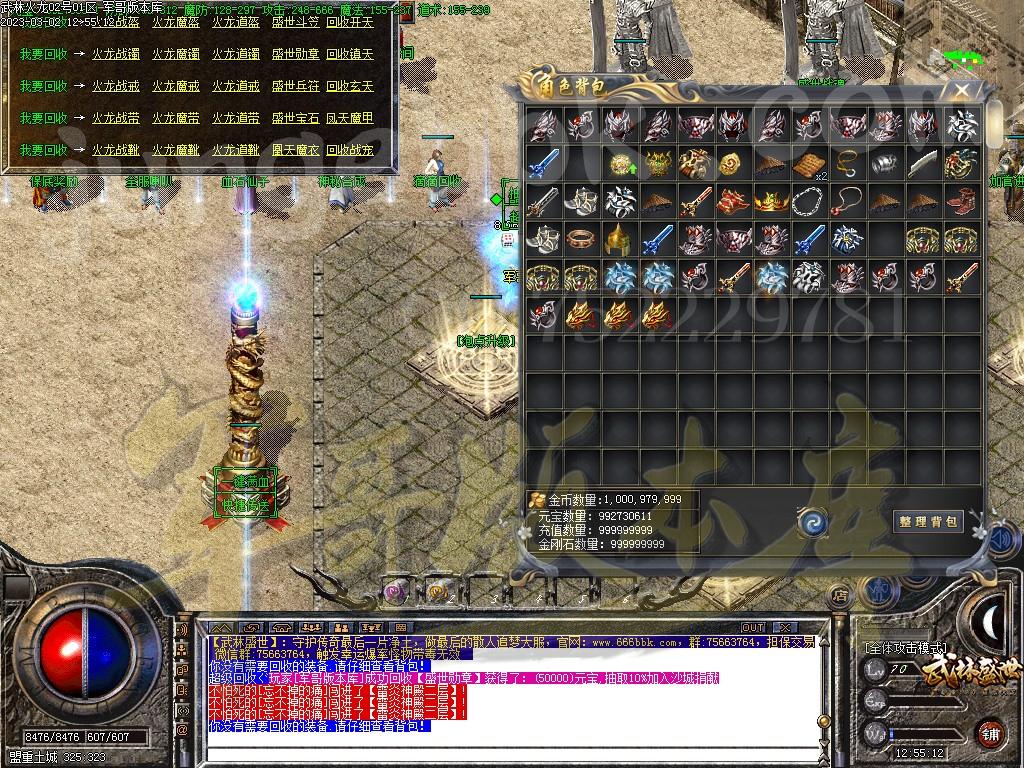Close the character backpack window
The width and height of the screenshot is (1024, 768).
pos(961,90)
